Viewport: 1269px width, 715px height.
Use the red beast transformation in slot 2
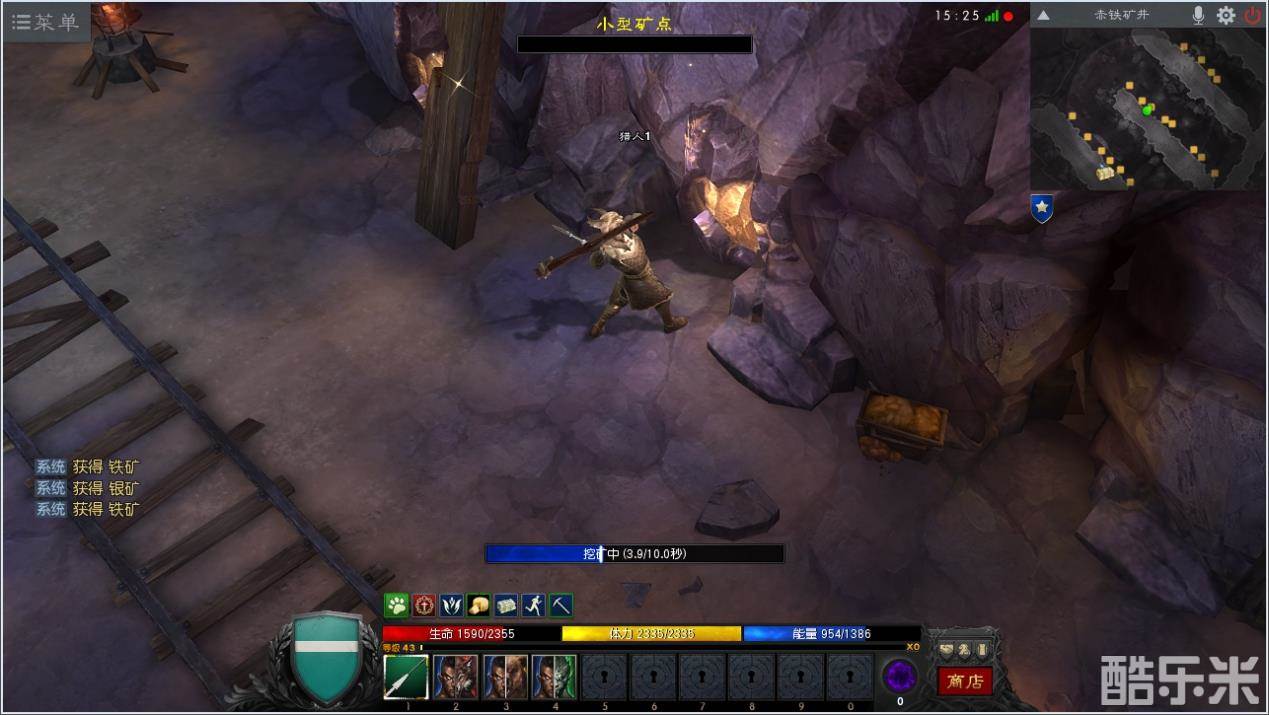pos(455,677)
